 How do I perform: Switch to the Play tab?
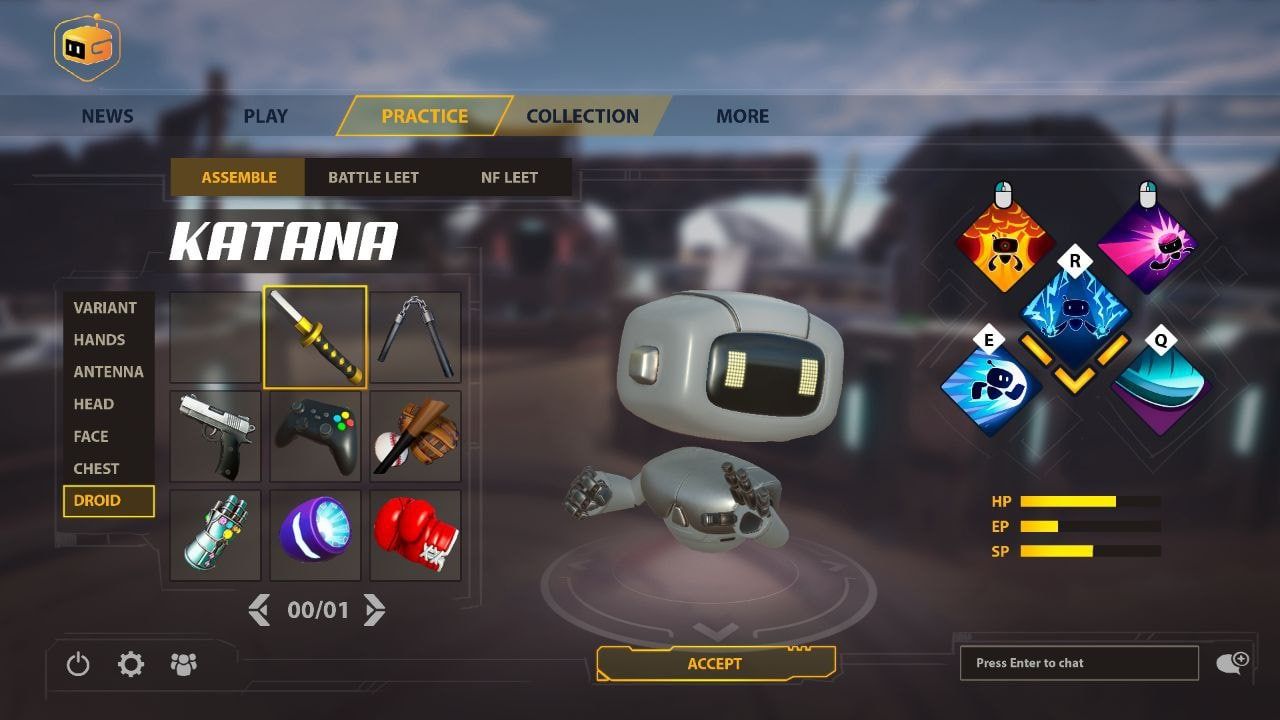pos(265,116)
